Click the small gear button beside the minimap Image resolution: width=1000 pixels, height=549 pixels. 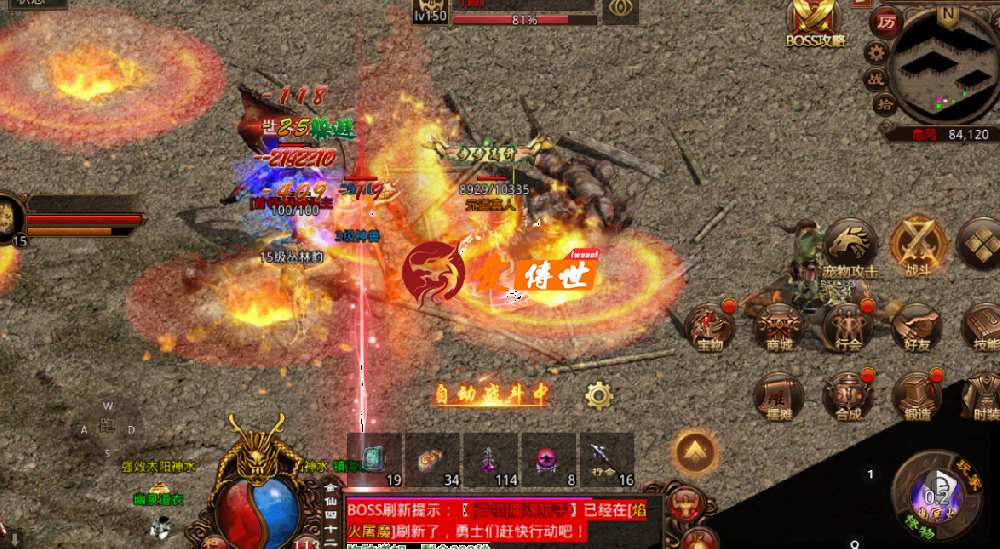click(x=877, y=52)
